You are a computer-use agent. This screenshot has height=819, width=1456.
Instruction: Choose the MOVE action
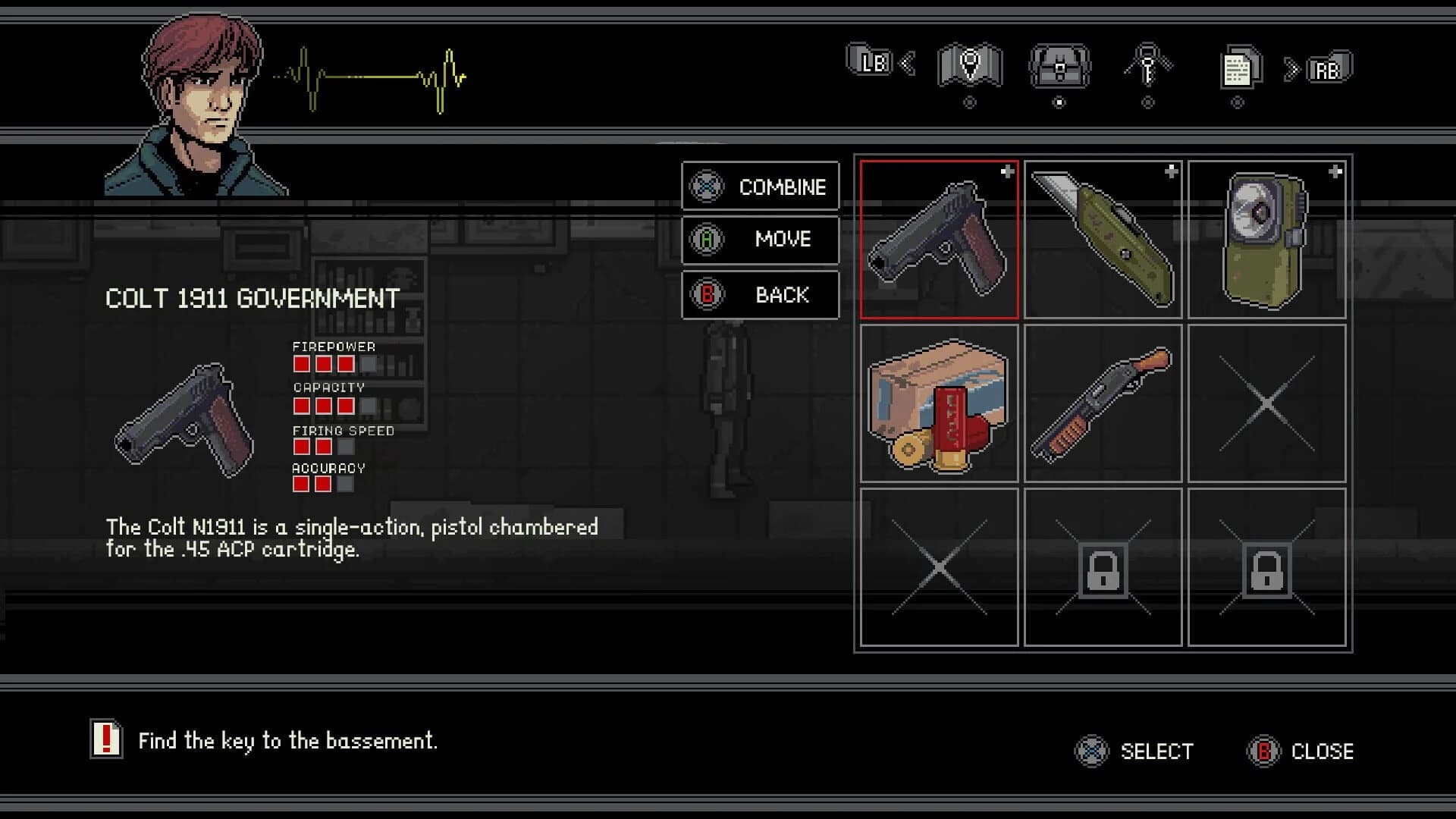pos(761,240)
